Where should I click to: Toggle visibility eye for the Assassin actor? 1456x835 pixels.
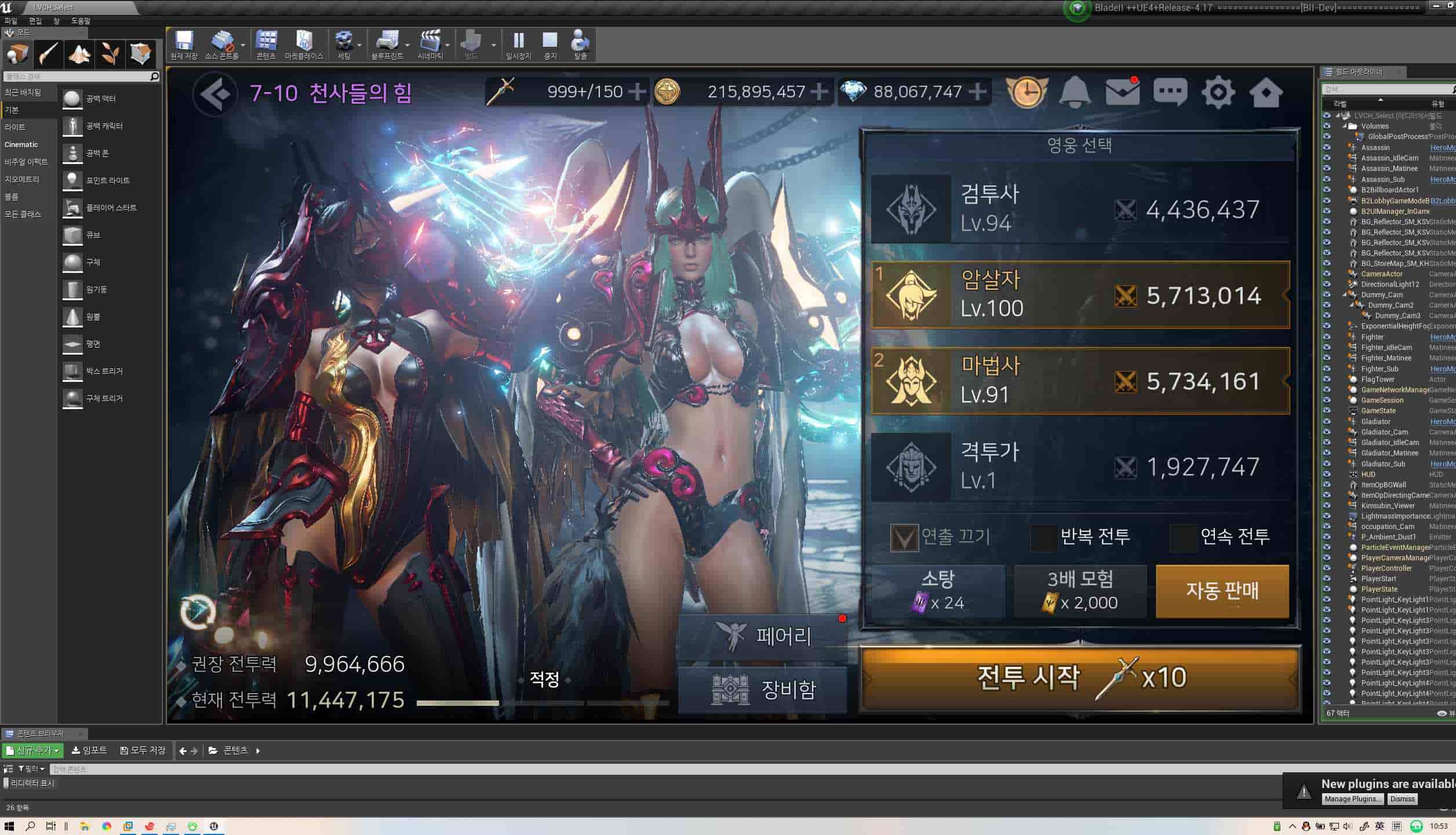pyautogui.click(x=1327, y=148)
